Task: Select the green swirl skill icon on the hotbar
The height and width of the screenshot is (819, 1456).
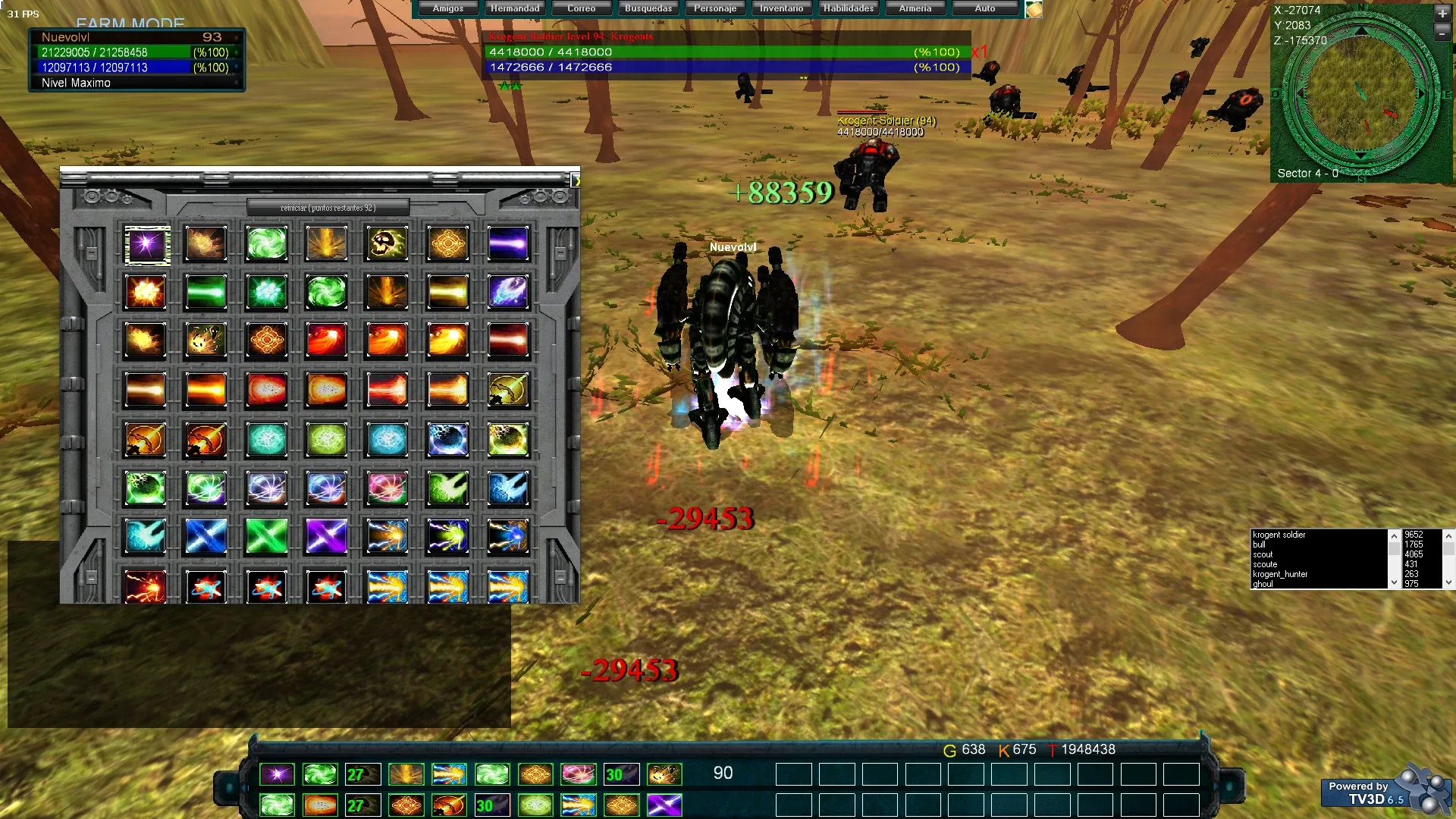Action: 319,773
